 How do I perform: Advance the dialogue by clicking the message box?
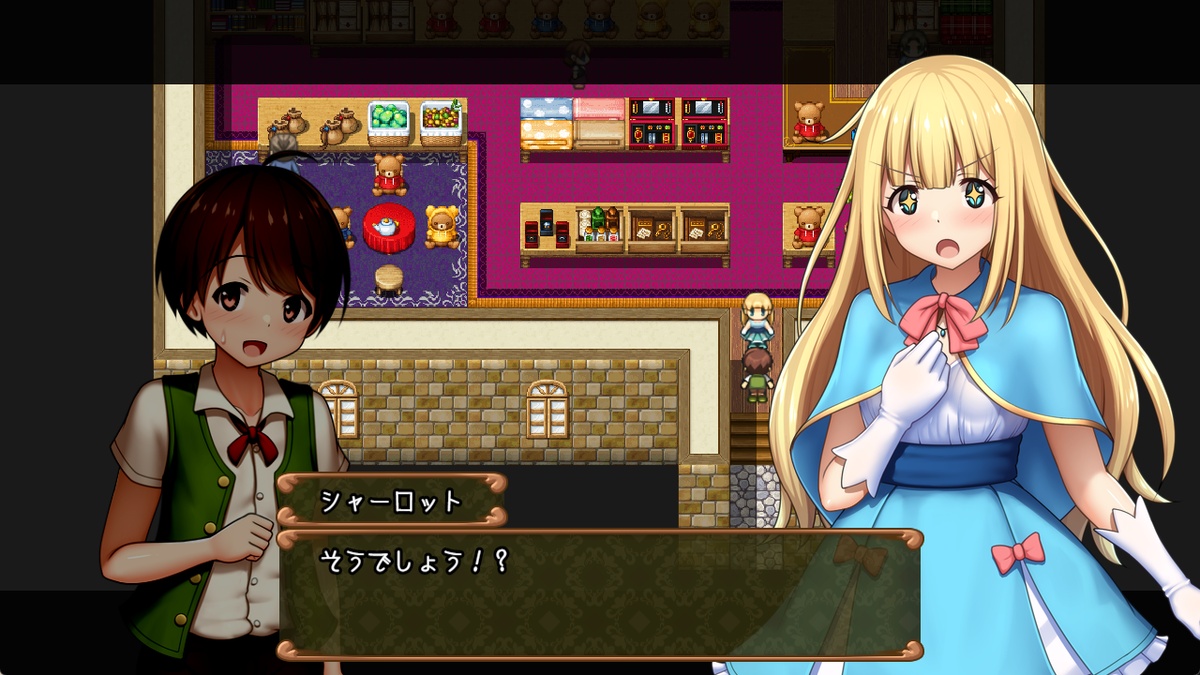598,594
